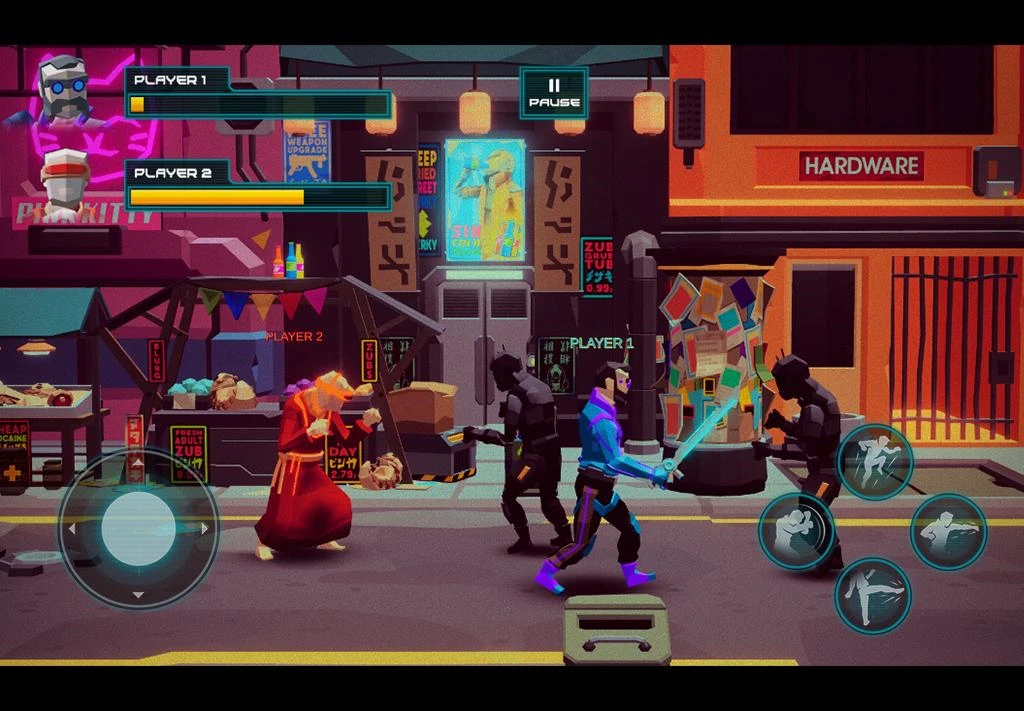The image size is (1024, 711).
Task: Tap the jump action button
Action: [x=874, y=461]
